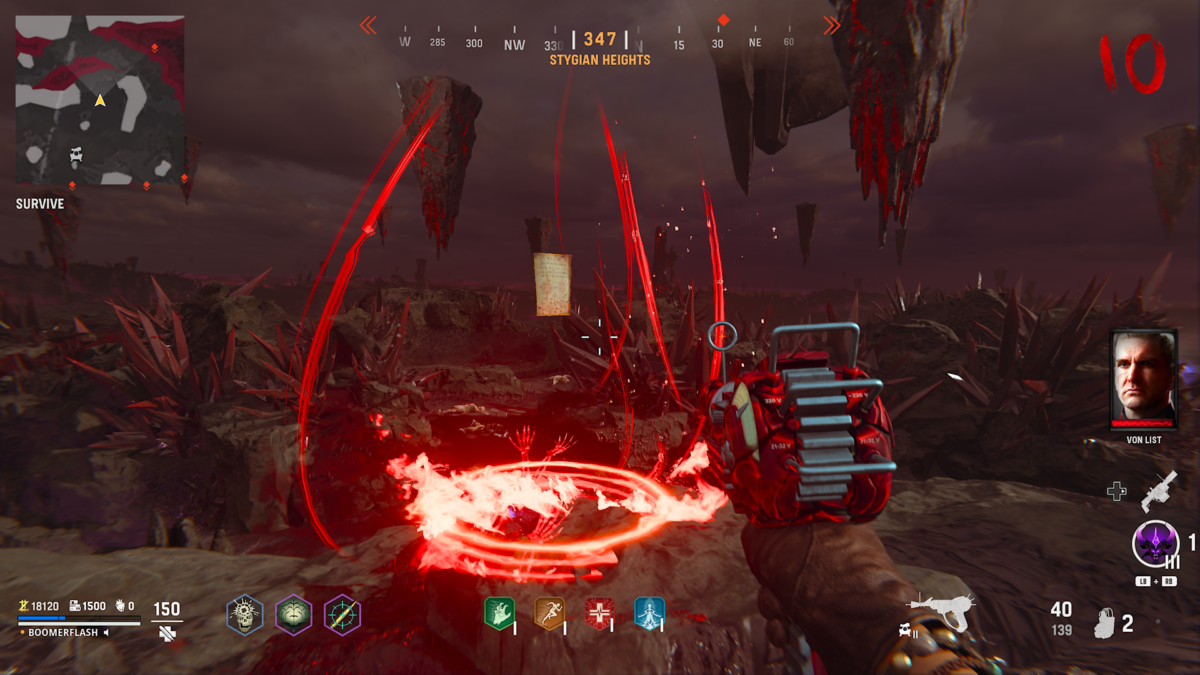The image size is (1200, 675).
Task: Select the ray gun weapon icon
Action: click(x=941, y=610)
